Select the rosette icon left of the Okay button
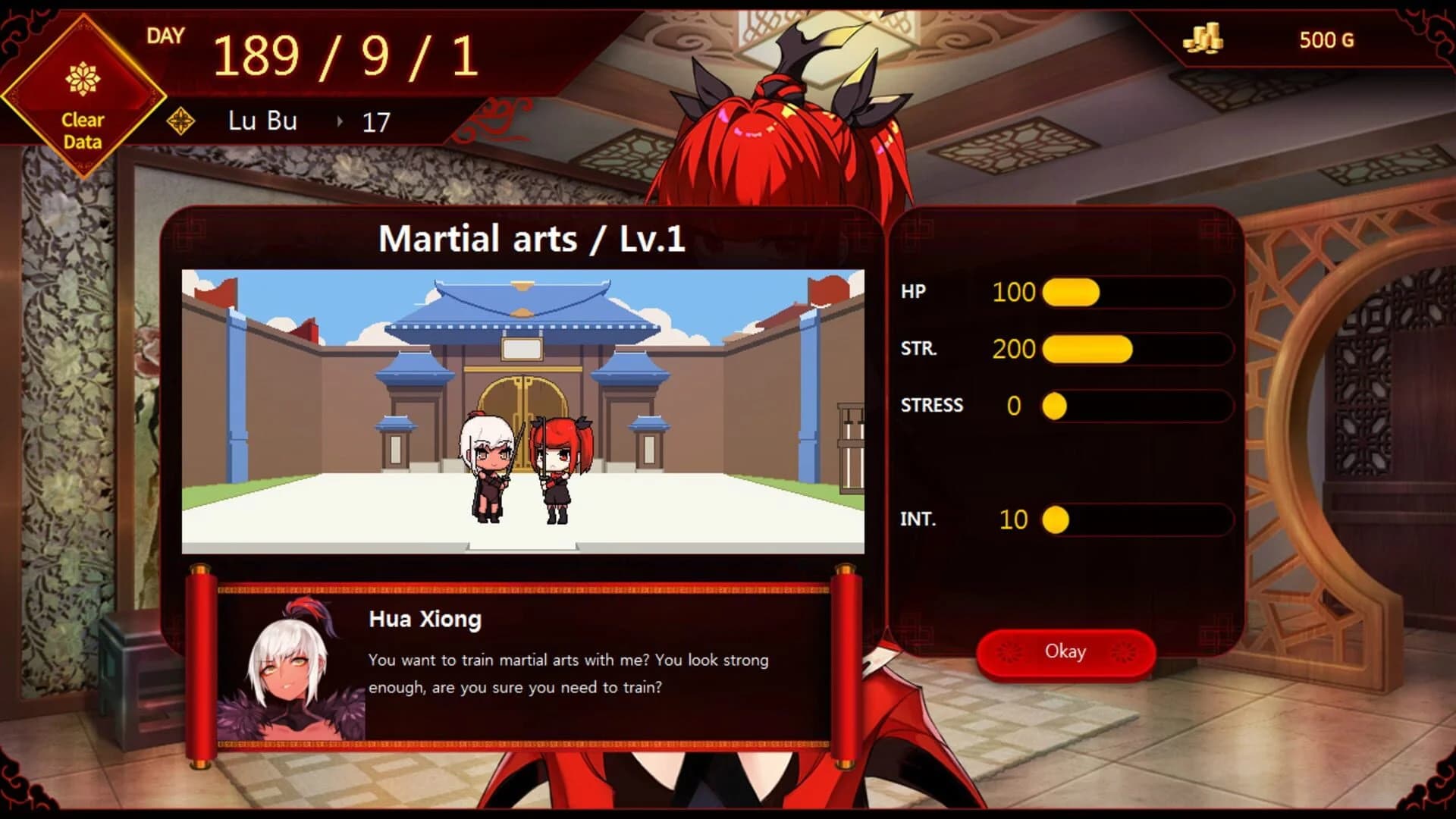1456x819 pixels. 1010,652
